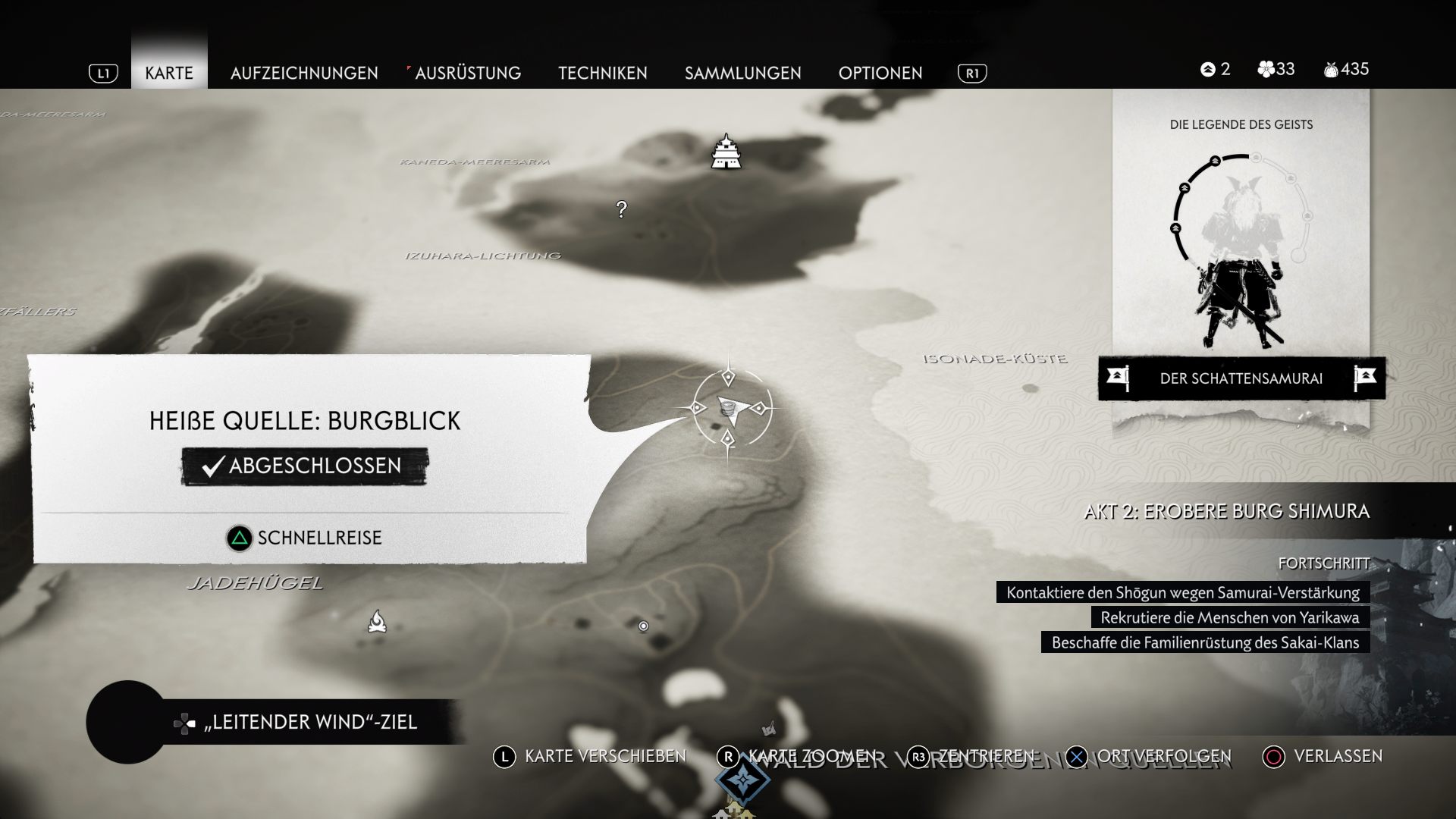Image resolution: width=1456 pixels, height=819 pixels.
Task: Open the Aufzeichnungen tab
Action: (x=304, y=73)
